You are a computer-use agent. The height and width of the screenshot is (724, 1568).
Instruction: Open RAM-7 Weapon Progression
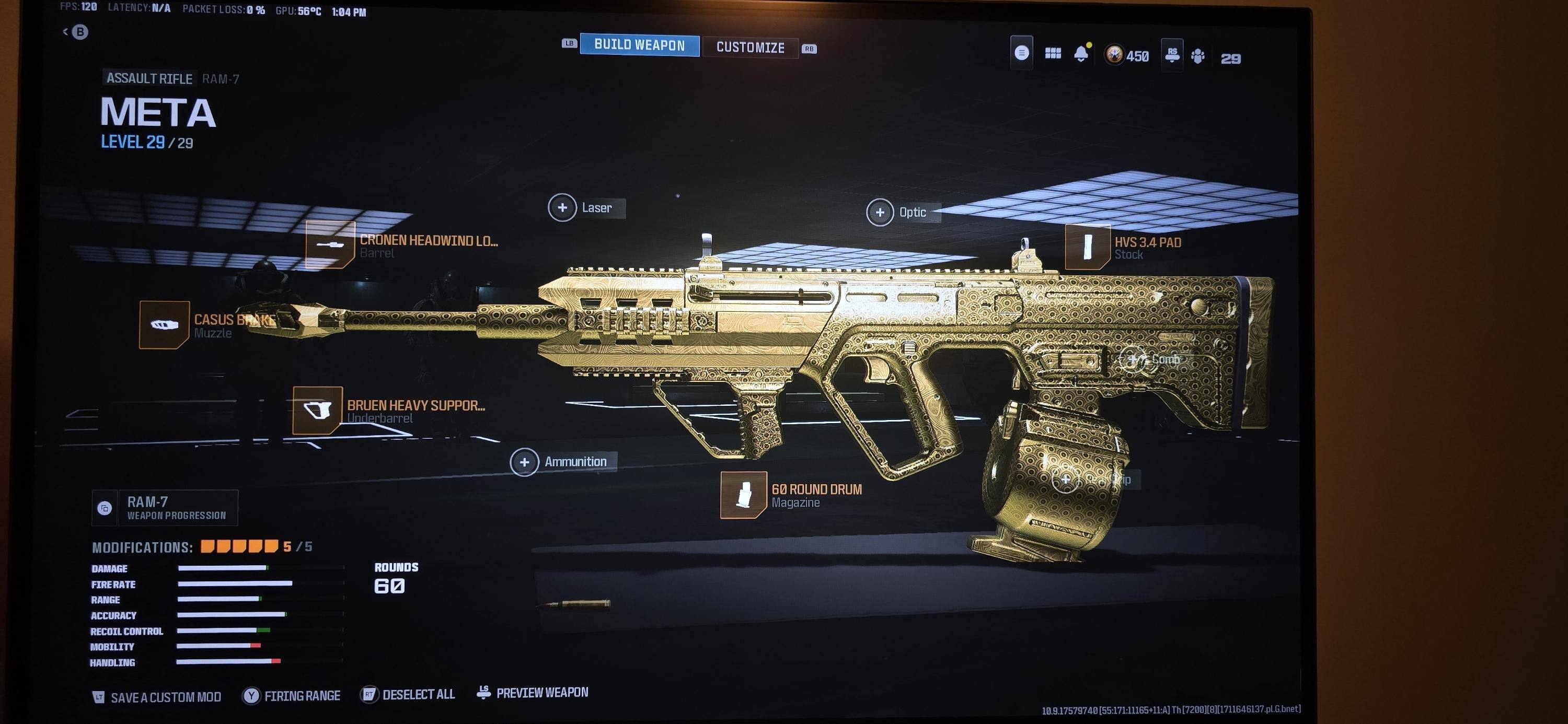[165, 508]
